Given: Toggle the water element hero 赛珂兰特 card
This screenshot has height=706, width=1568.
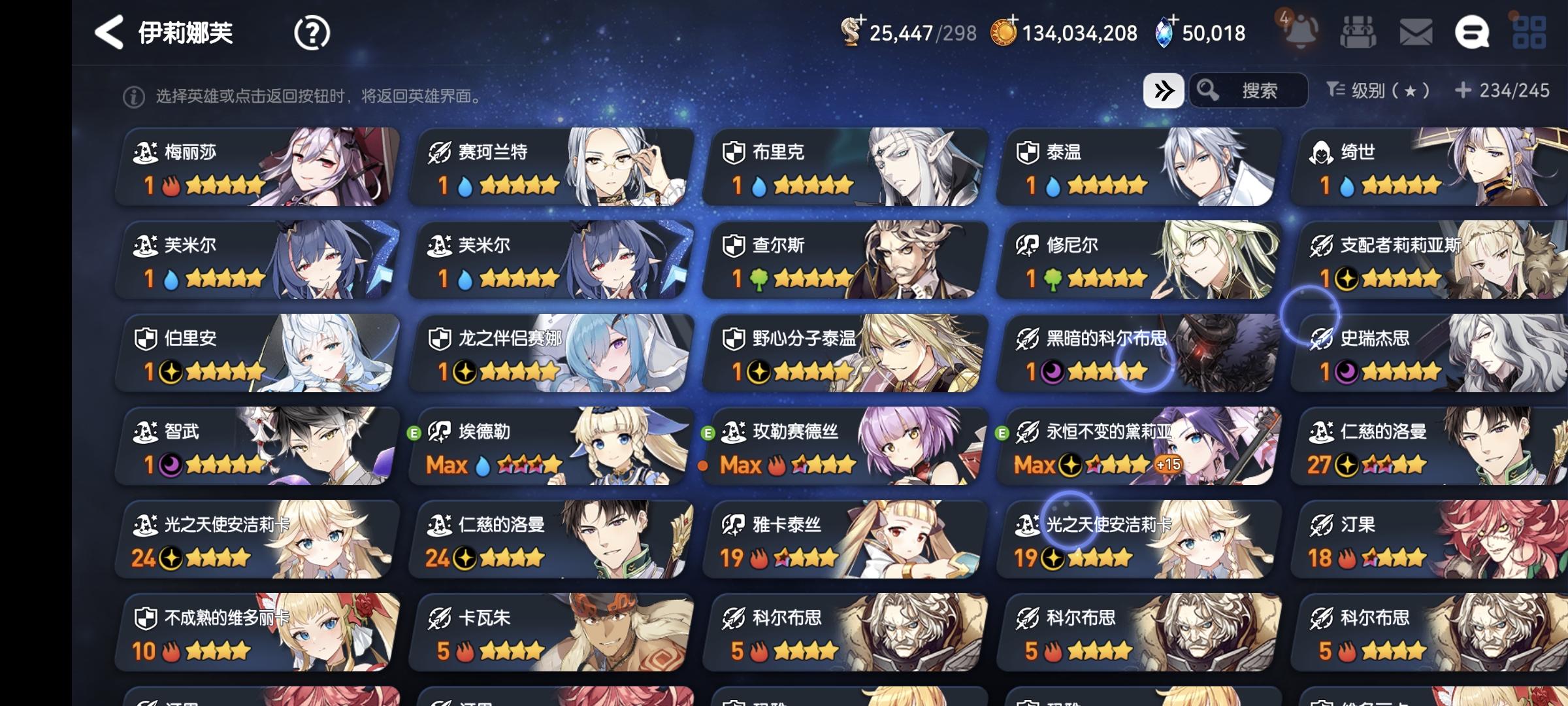Looking at the screenshot, I should pos(551,167).
